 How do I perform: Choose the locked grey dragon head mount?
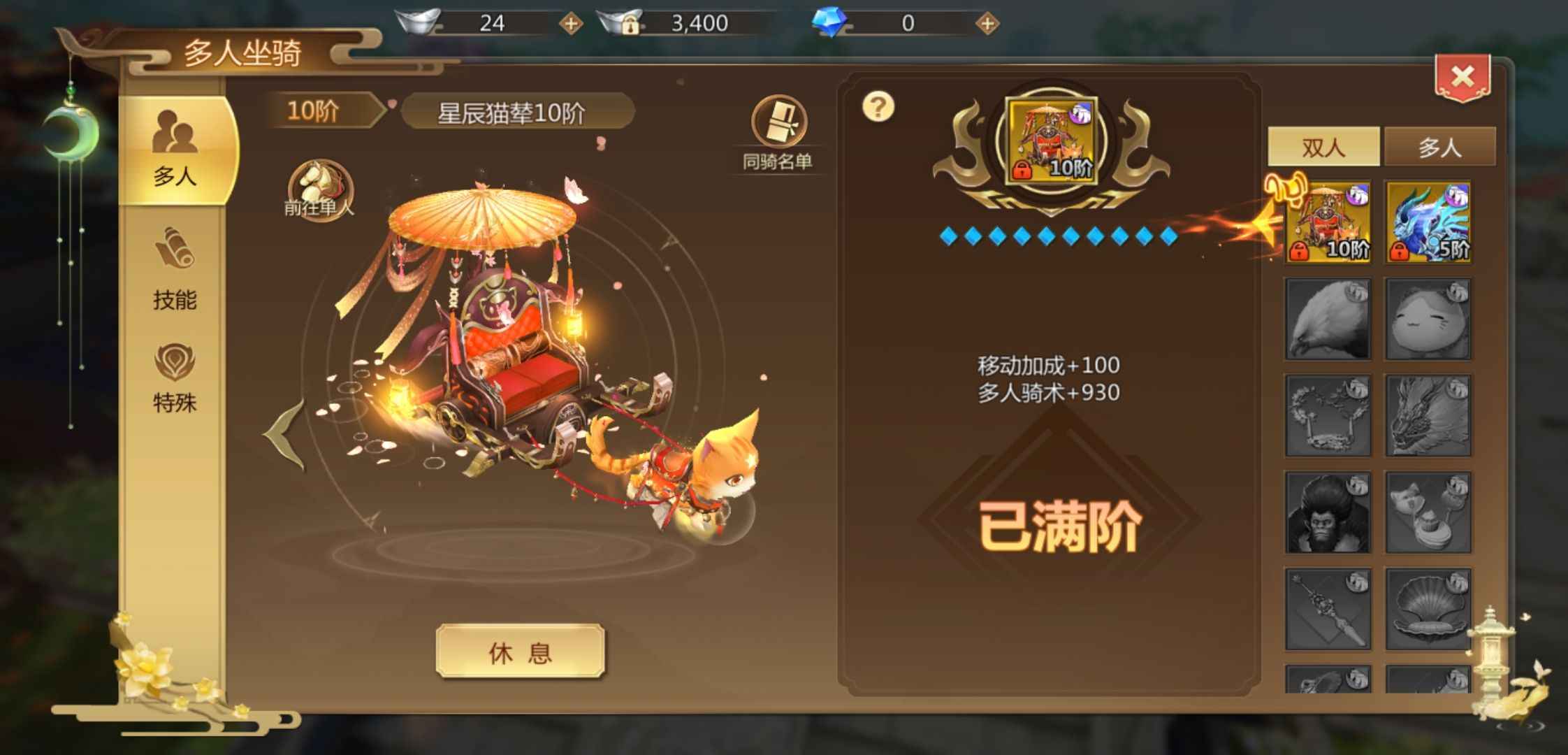point(1428,416)
